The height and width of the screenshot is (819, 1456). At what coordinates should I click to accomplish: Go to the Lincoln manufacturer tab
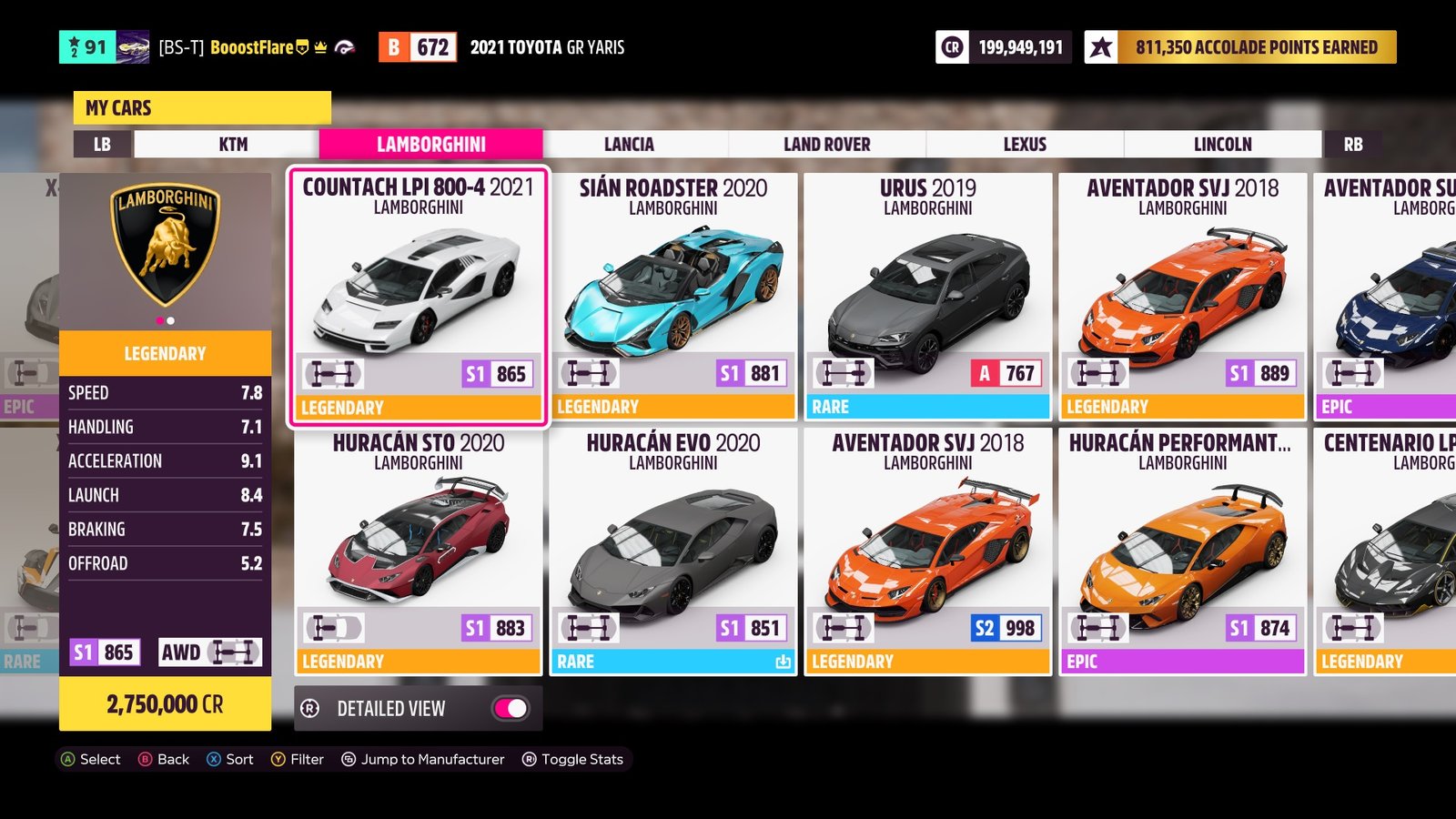pos(1222,144)
